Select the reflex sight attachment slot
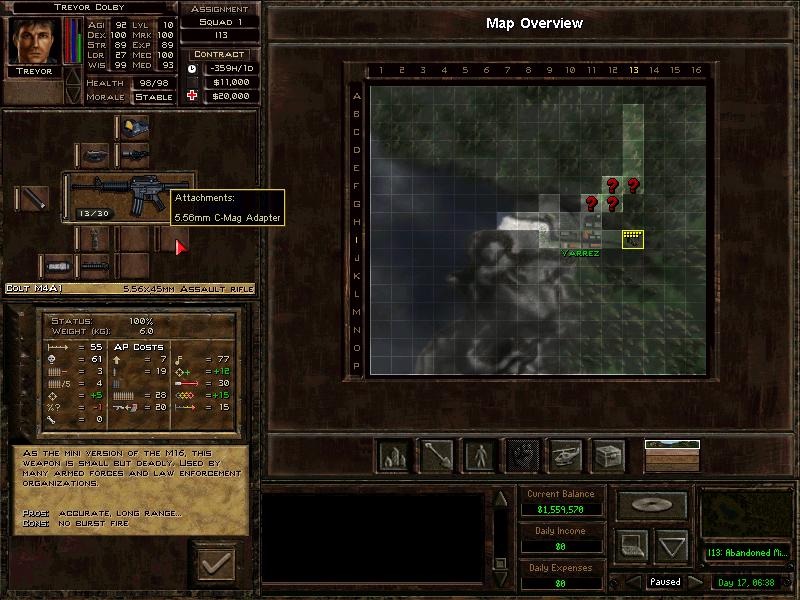Viewport: 800px width, 600px height. (134, 126)
